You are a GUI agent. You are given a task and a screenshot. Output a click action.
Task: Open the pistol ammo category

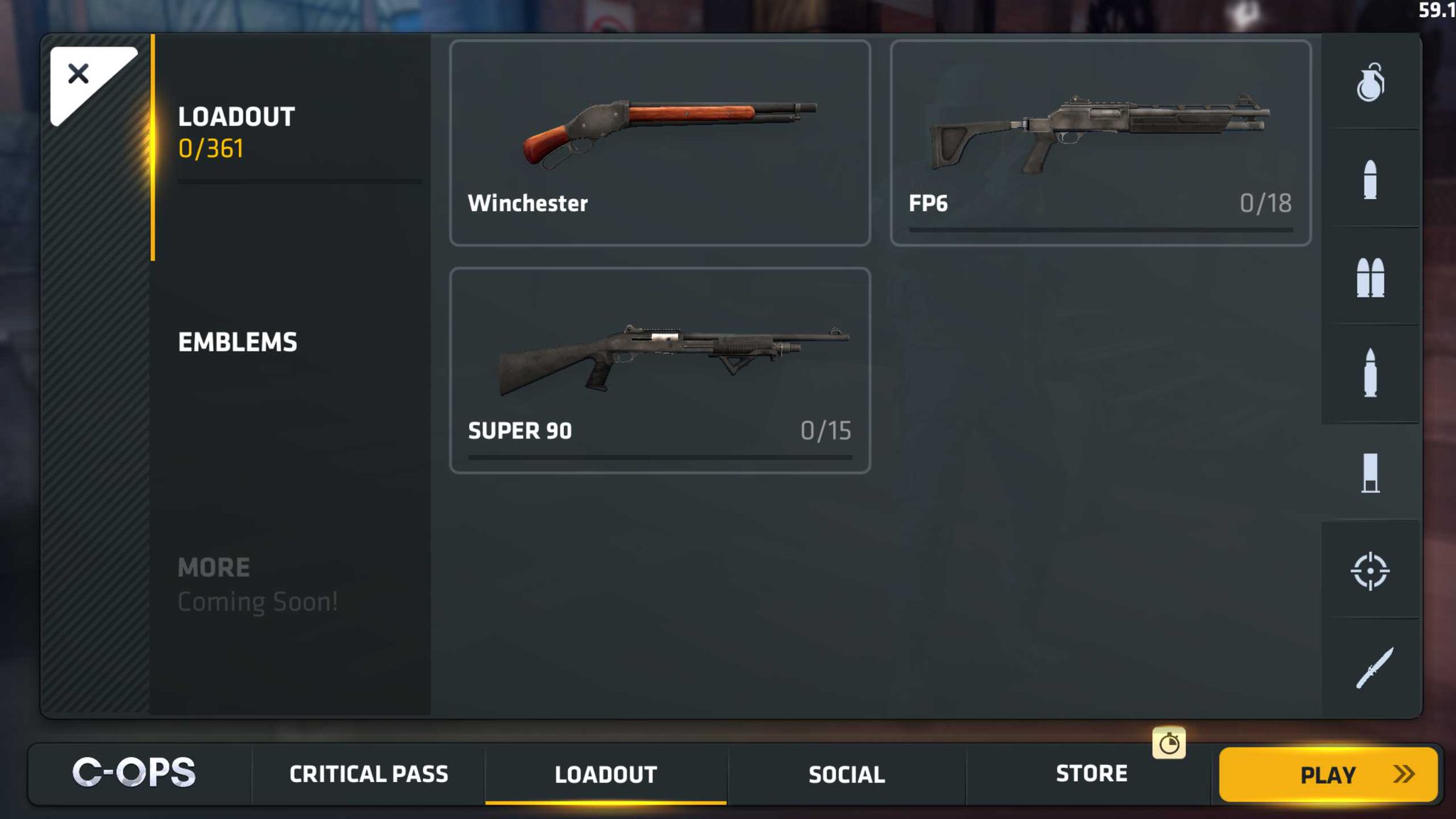tap(1372, 178)
